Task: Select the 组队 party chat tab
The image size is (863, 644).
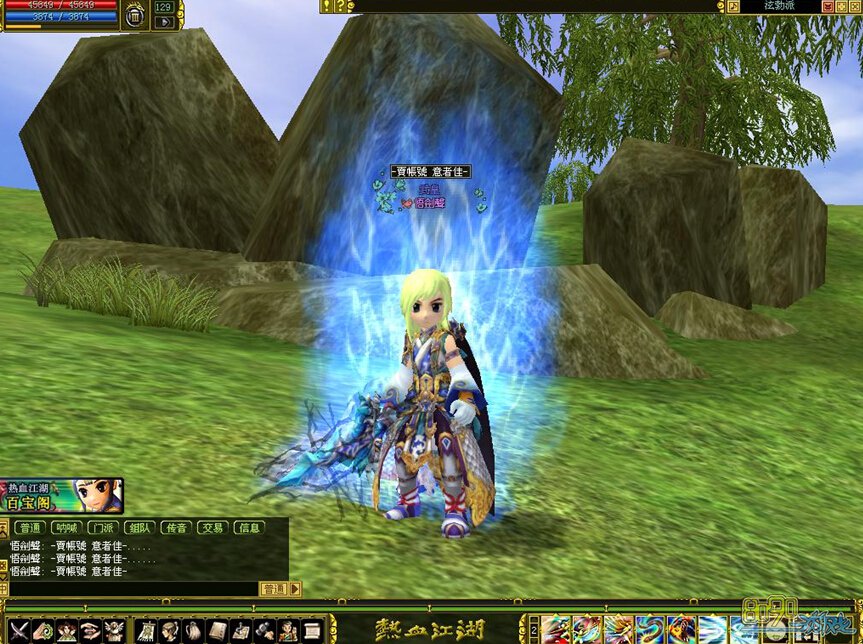Action: 139,528
